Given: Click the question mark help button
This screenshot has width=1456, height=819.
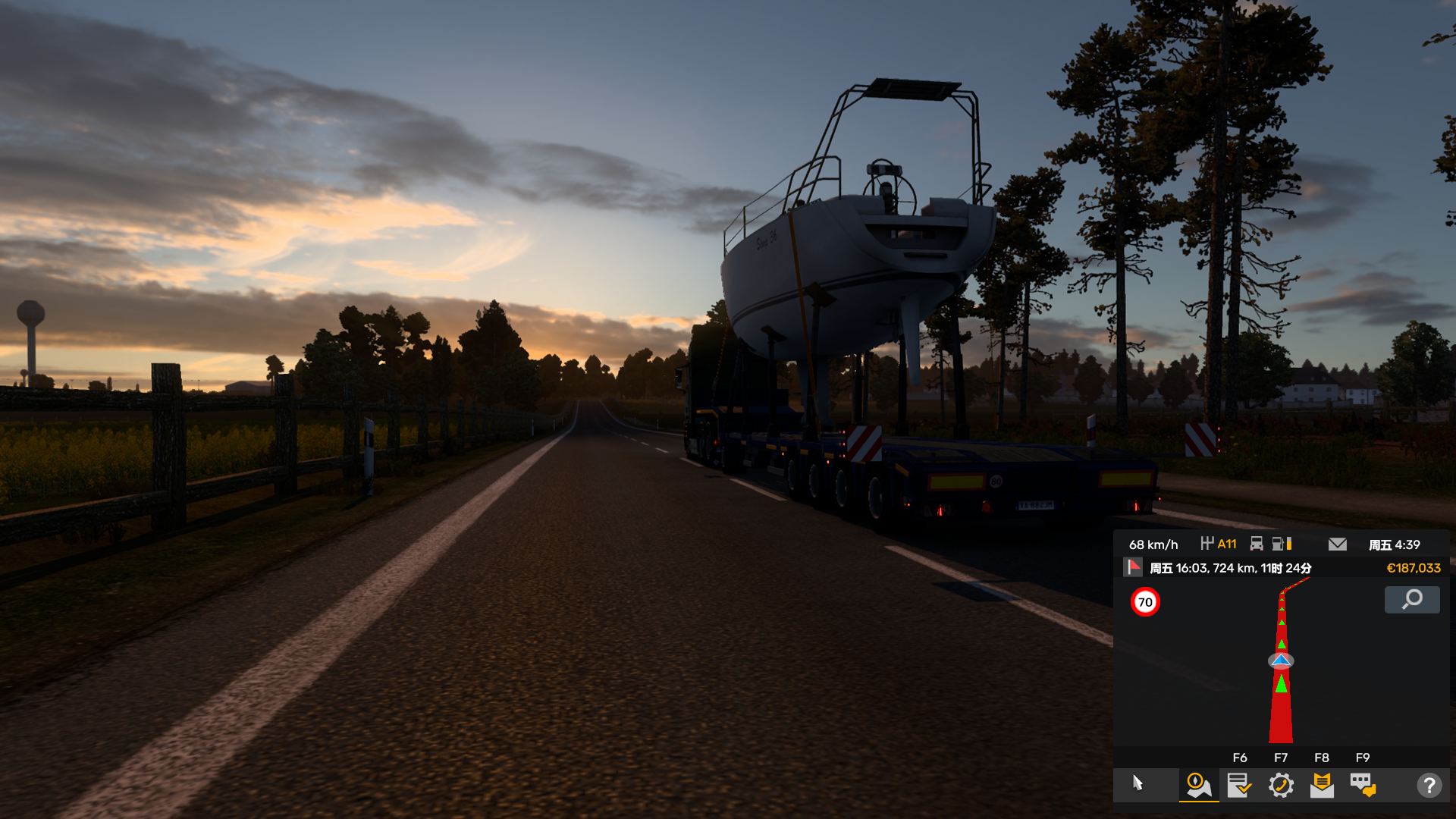Looking at the screenshot, I should 1429,785.
